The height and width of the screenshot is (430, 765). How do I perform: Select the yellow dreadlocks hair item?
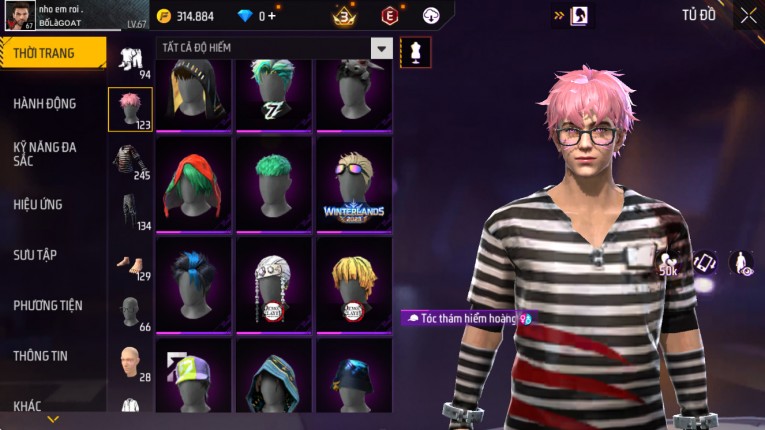(x=354, y=284)
